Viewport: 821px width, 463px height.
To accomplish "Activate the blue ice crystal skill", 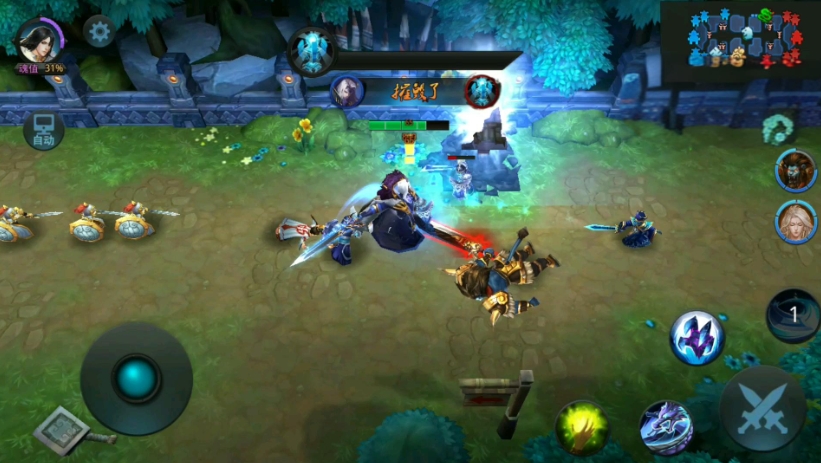I will coord(697,337).
